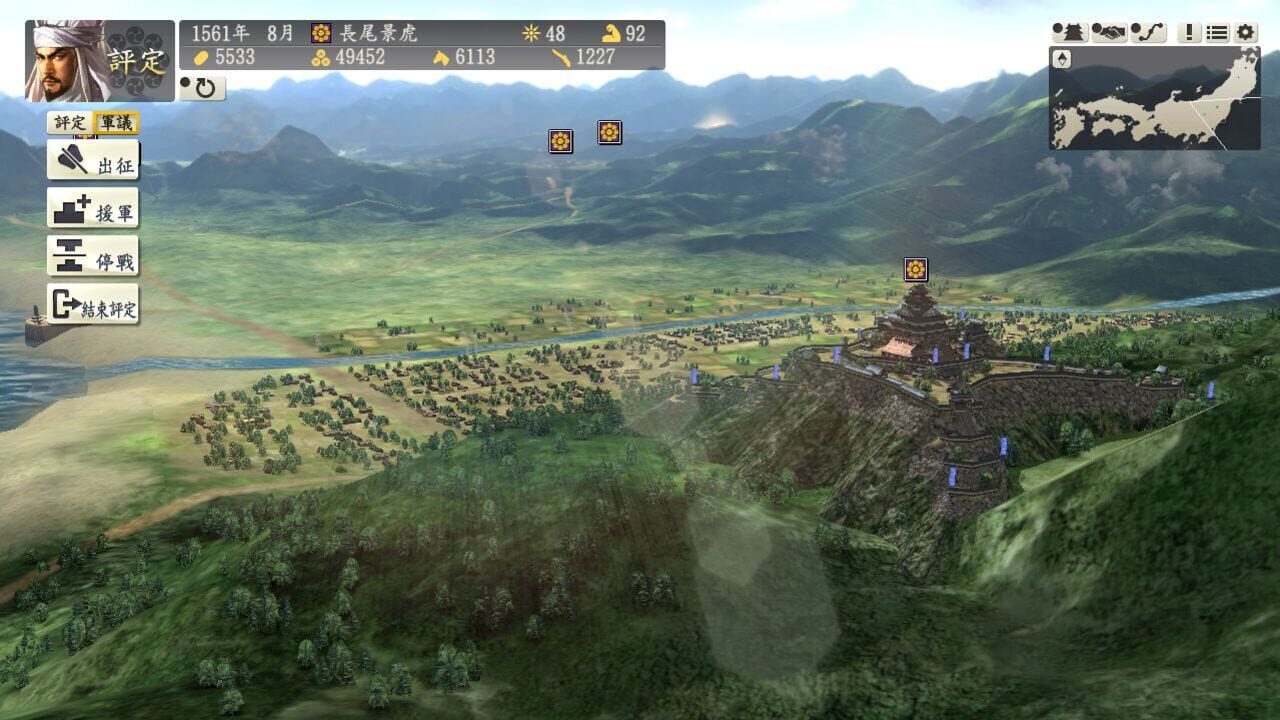Toggle the circular turn-cycle button below resources
This screenshot has height=720, width=1280.
204,88
